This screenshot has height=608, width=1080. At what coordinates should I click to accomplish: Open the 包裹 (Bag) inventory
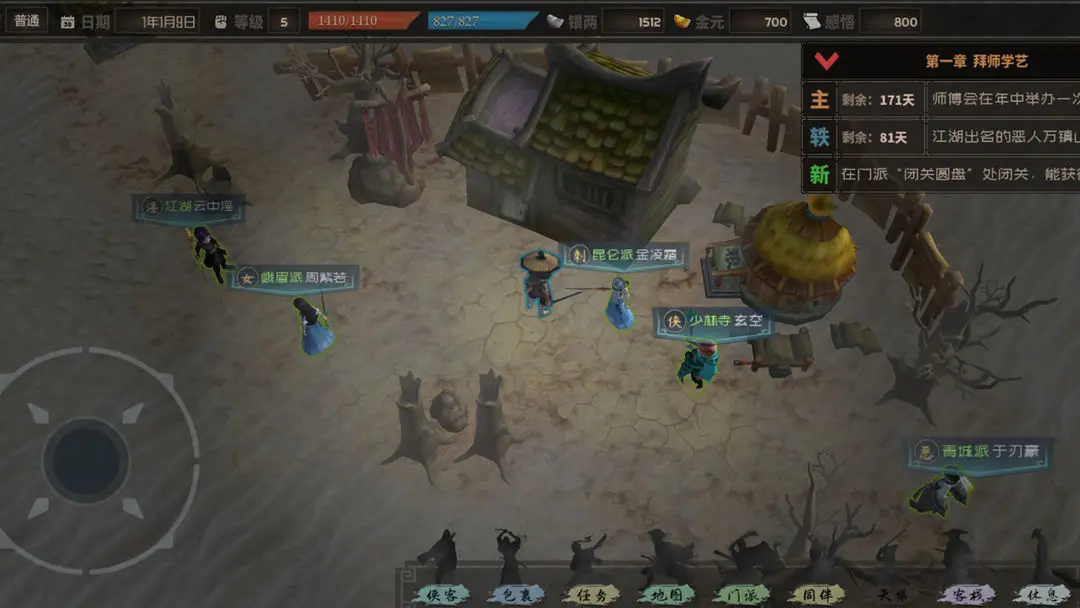point(516,594)
